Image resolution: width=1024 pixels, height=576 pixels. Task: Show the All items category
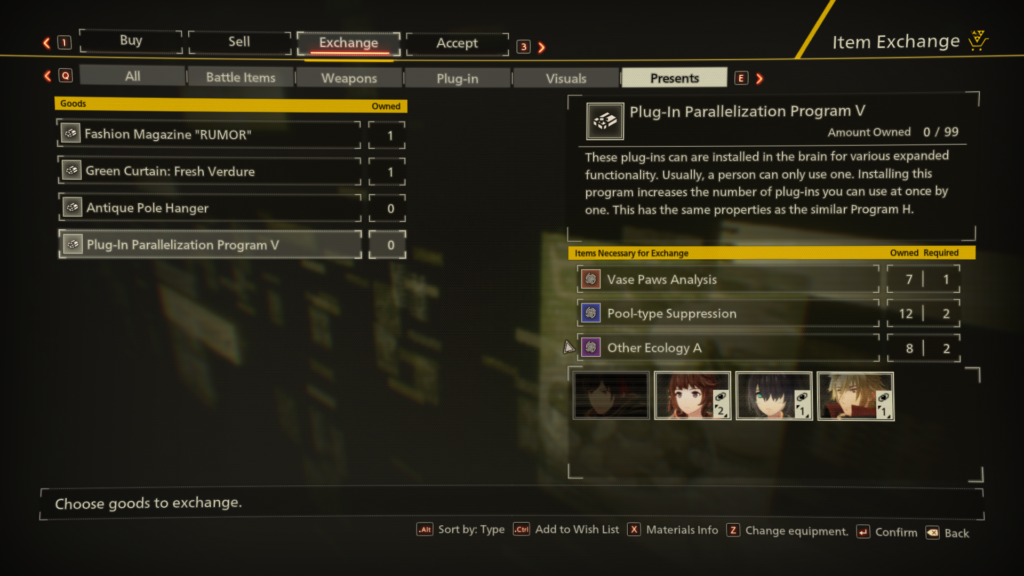point(133,77)
